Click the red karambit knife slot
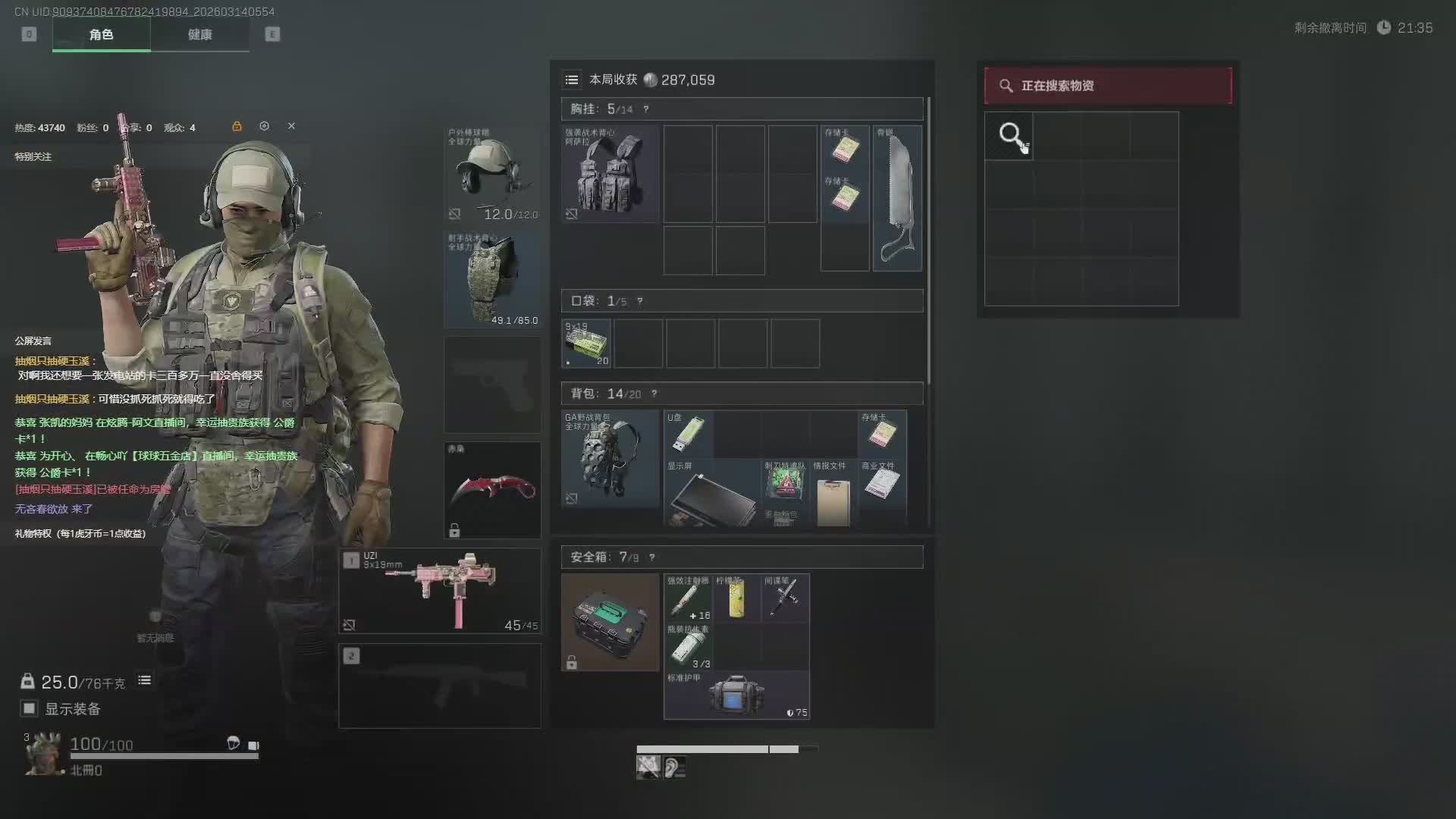Image resolution: width=1456 pixels, height=819 pixels. 492,490
